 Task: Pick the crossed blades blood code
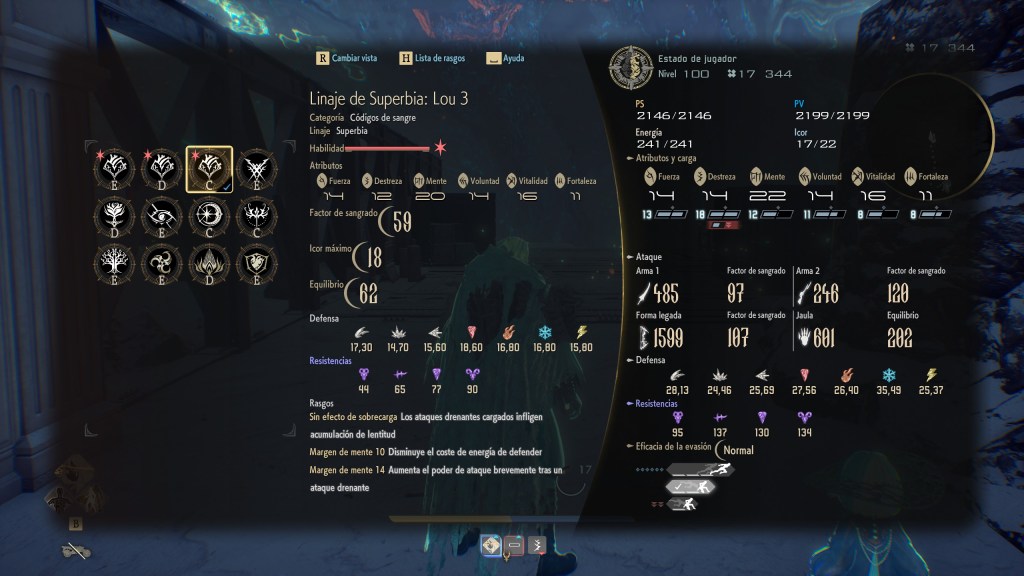[257, 168]
